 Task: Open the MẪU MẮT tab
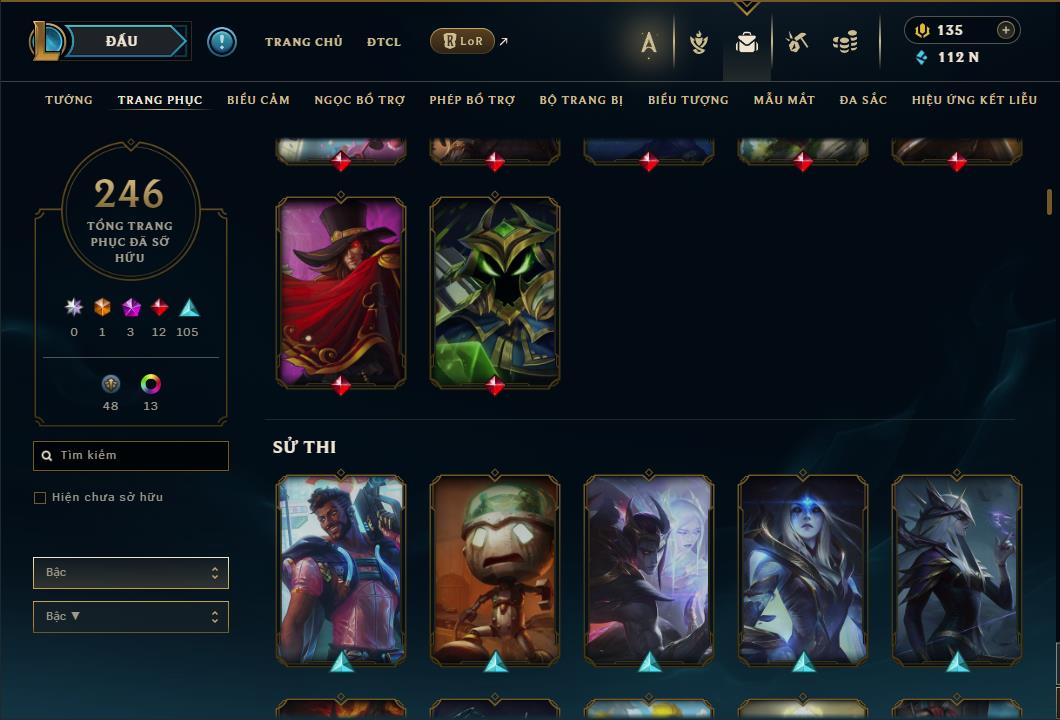point(784,100)
